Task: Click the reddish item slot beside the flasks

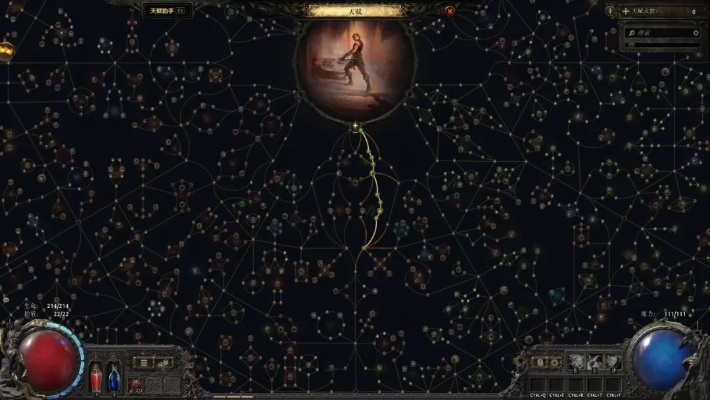Action: (x=136, y=383)
